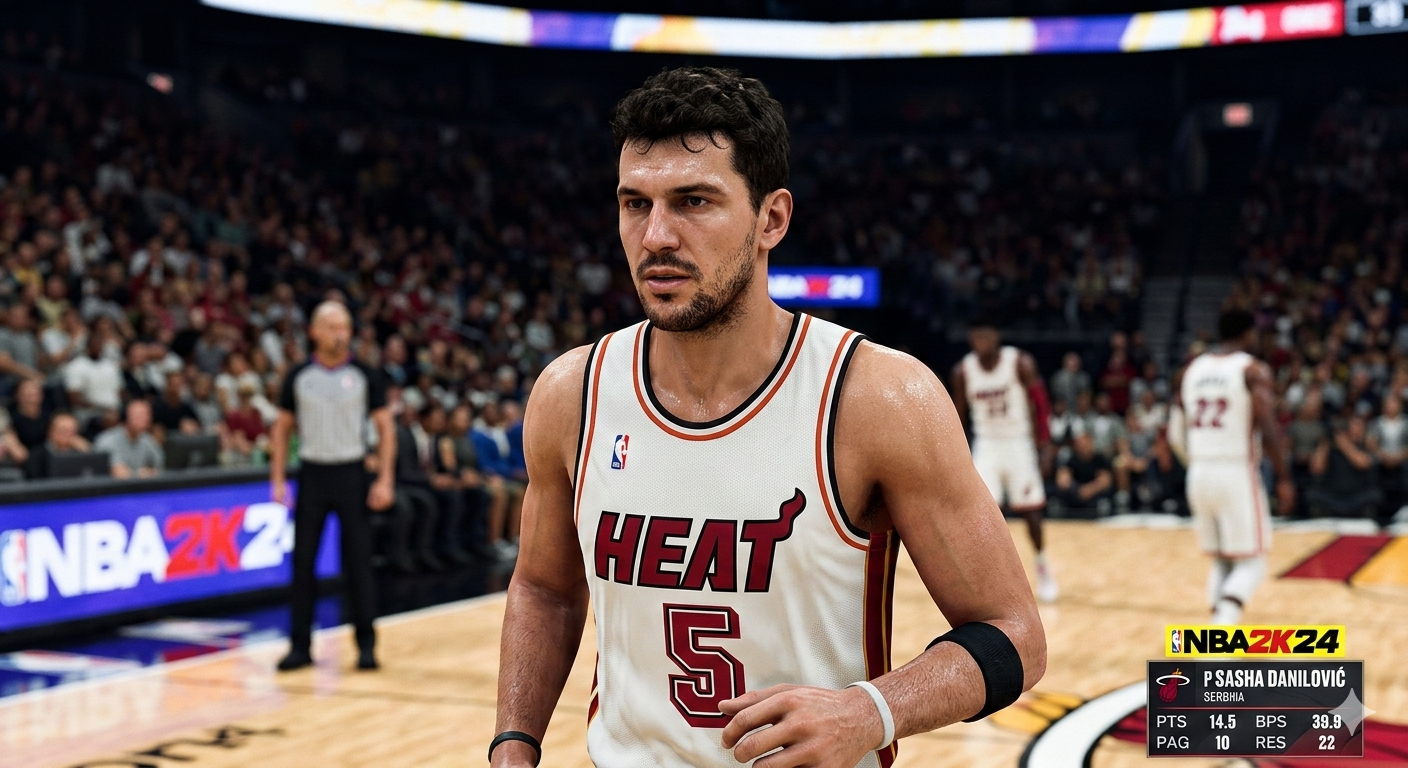Select the P position tab before player name

pos(1210,678)
